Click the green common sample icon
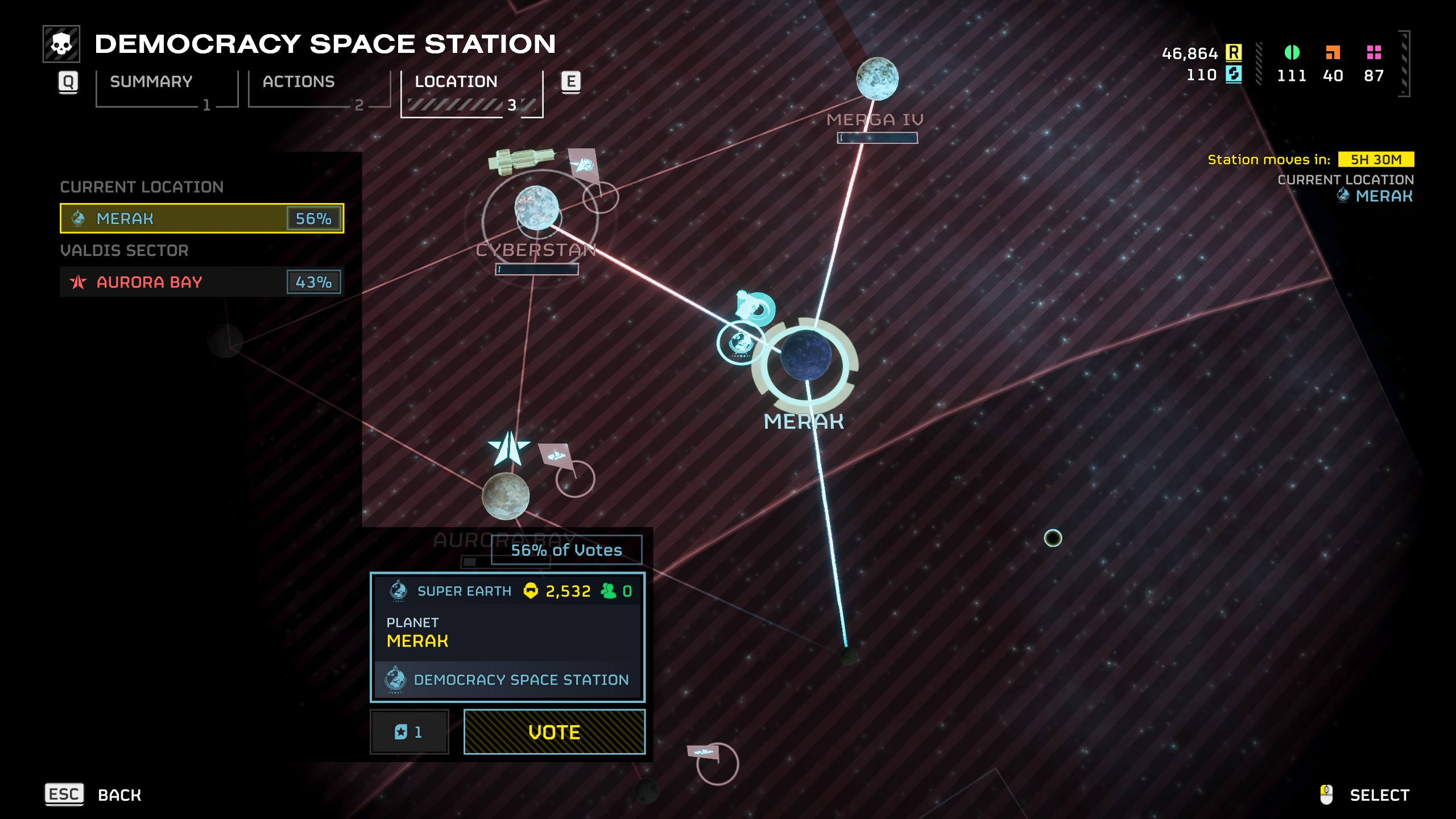Viewport: 1456px width, 819px height. [x=1293, y=52]
